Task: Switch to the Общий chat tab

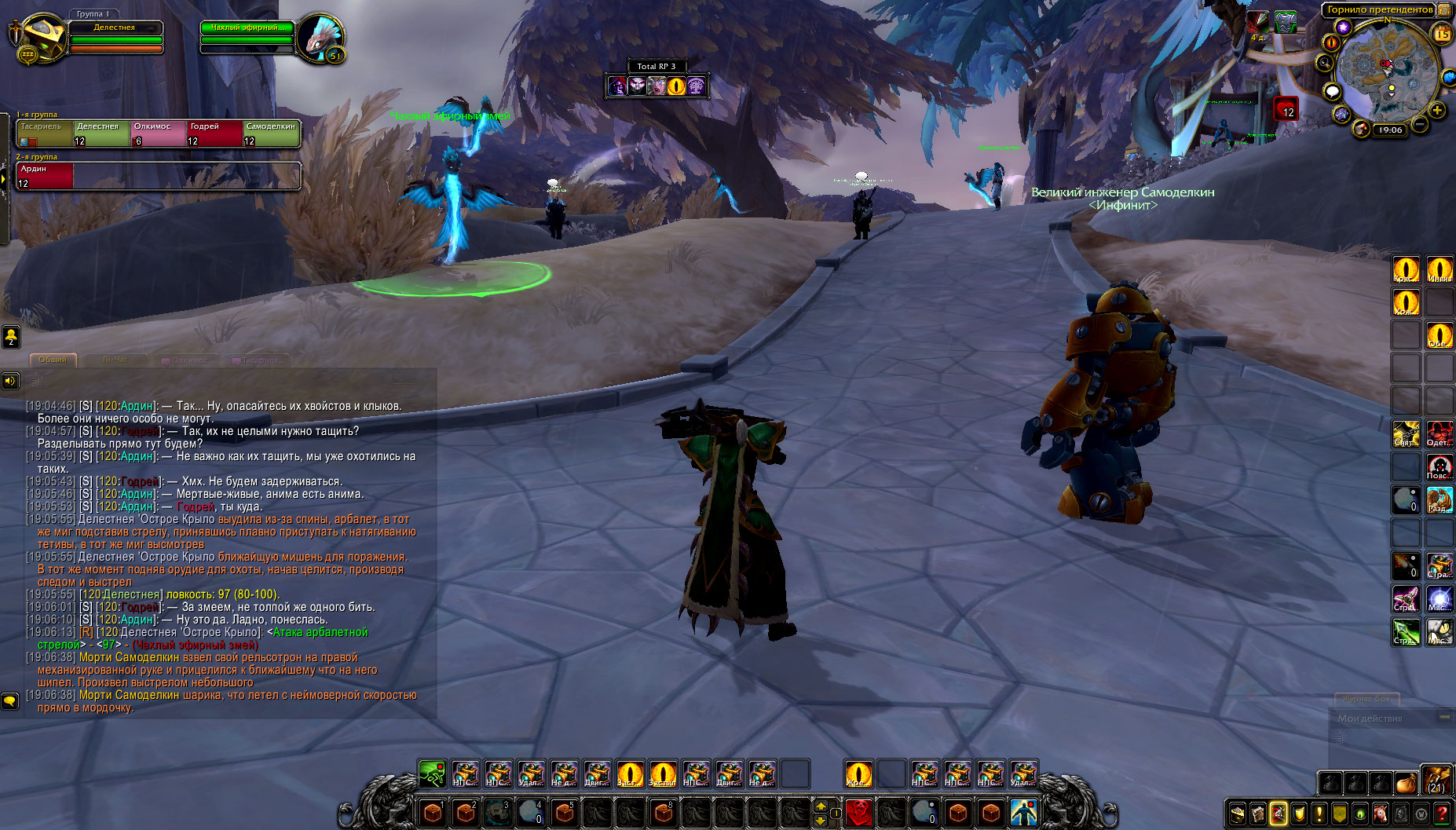Action: click(x=53, y=360)
